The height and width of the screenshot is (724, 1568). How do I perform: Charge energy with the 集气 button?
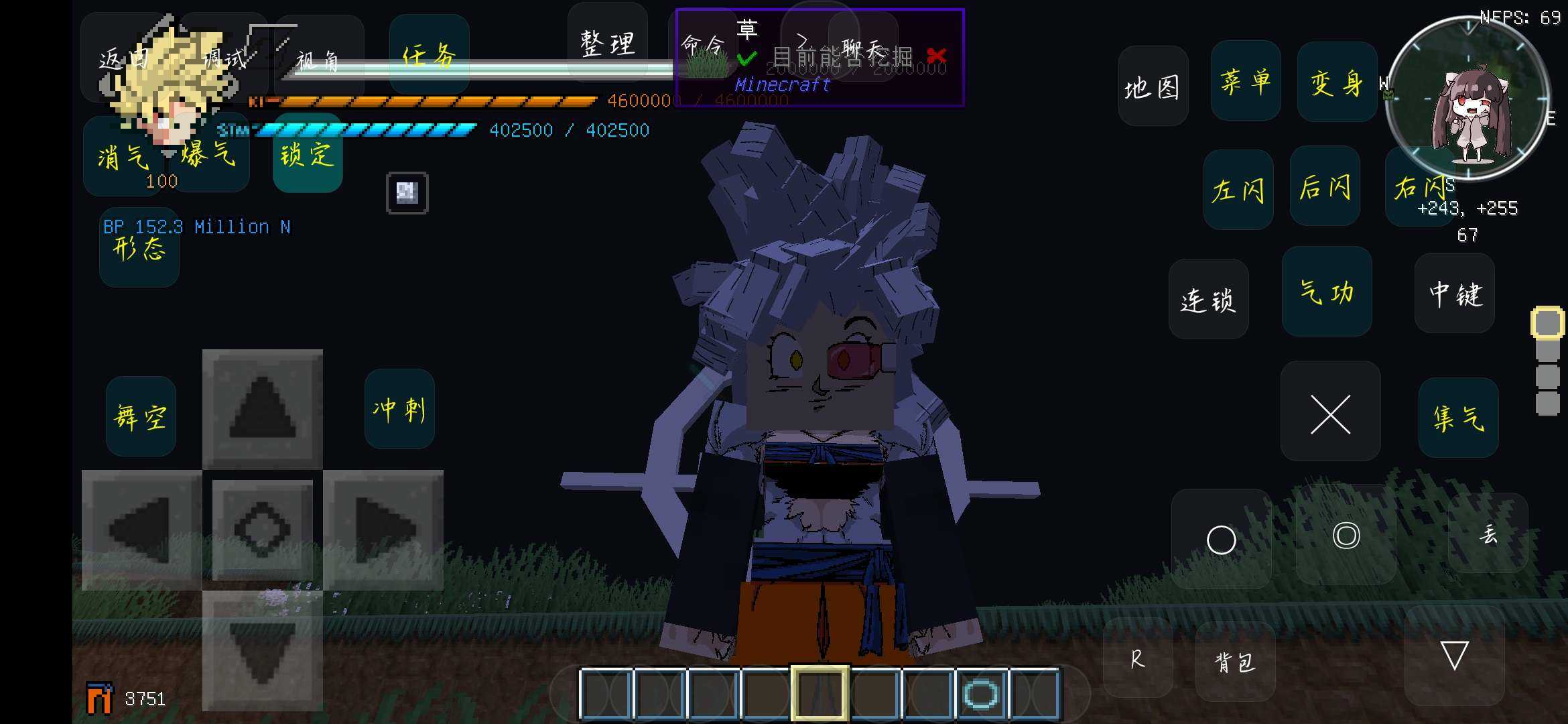pyautogui.click(x=1458, y=417)
